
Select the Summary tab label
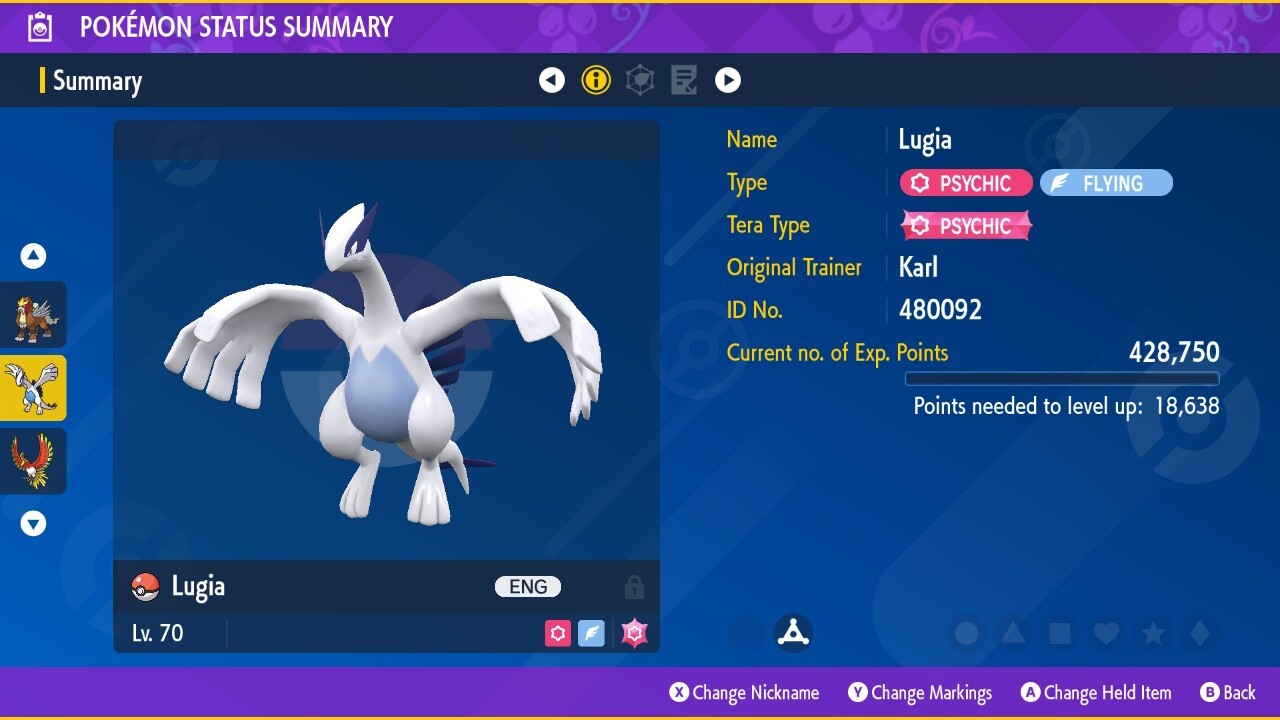pyautogui.click(x=97, y=81)
